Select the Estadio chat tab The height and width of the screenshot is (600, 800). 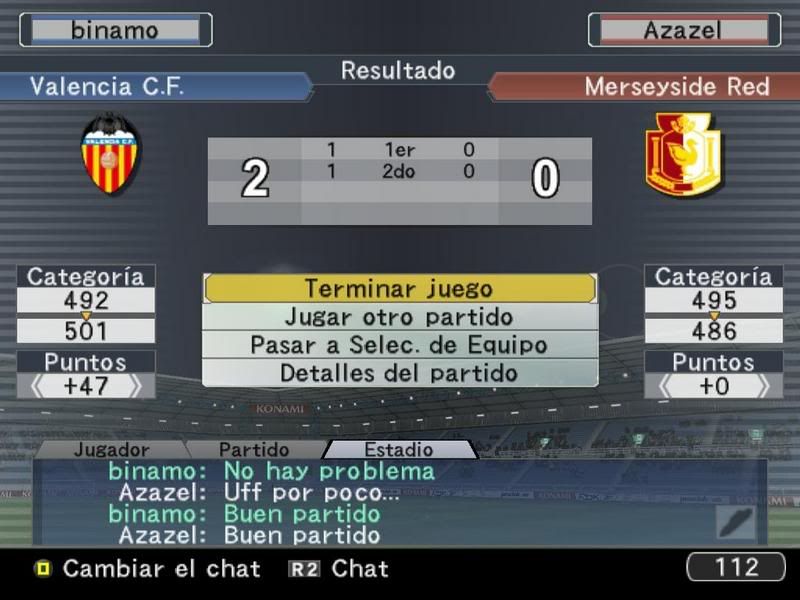[398, 450]
